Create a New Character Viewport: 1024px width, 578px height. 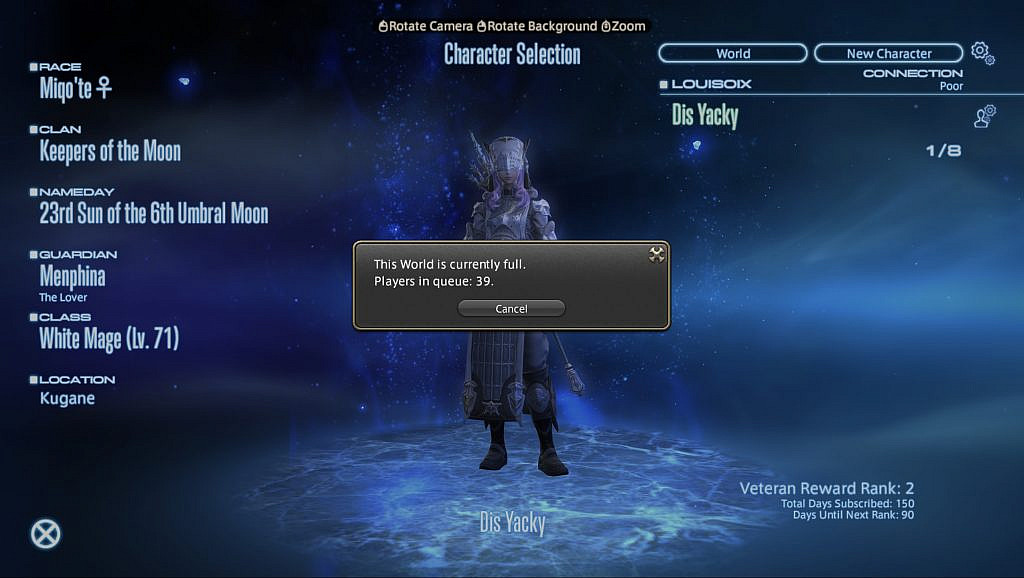point(888,53)
